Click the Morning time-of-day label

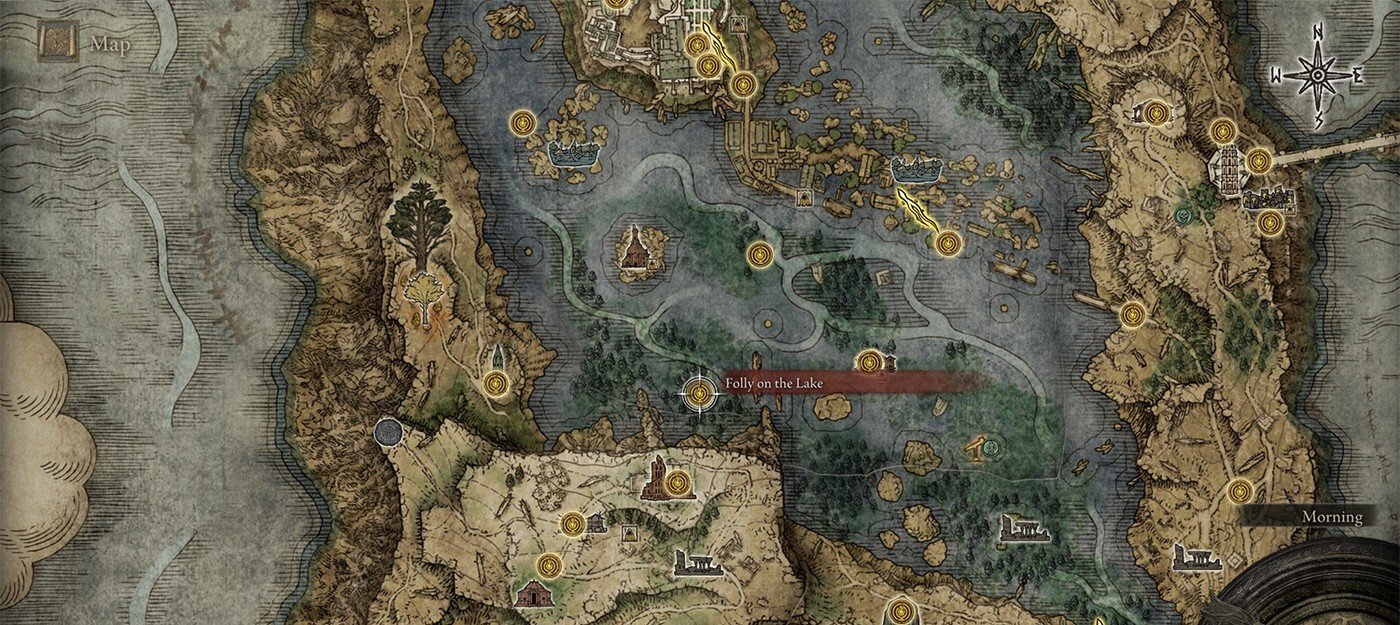(1331, 517)
